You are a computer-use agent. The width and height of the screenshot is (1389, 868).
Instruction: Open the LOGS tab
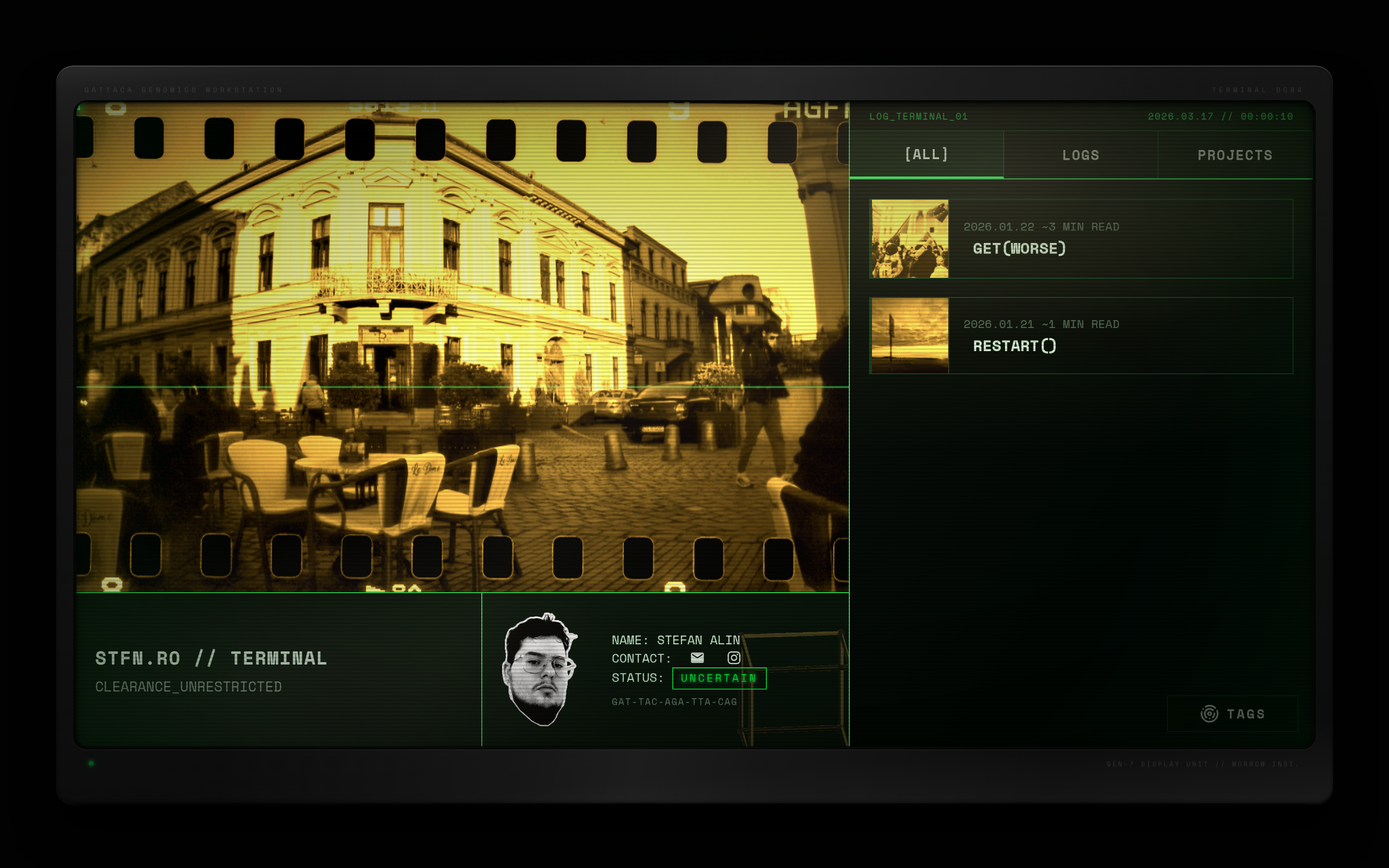(1080, 155)
